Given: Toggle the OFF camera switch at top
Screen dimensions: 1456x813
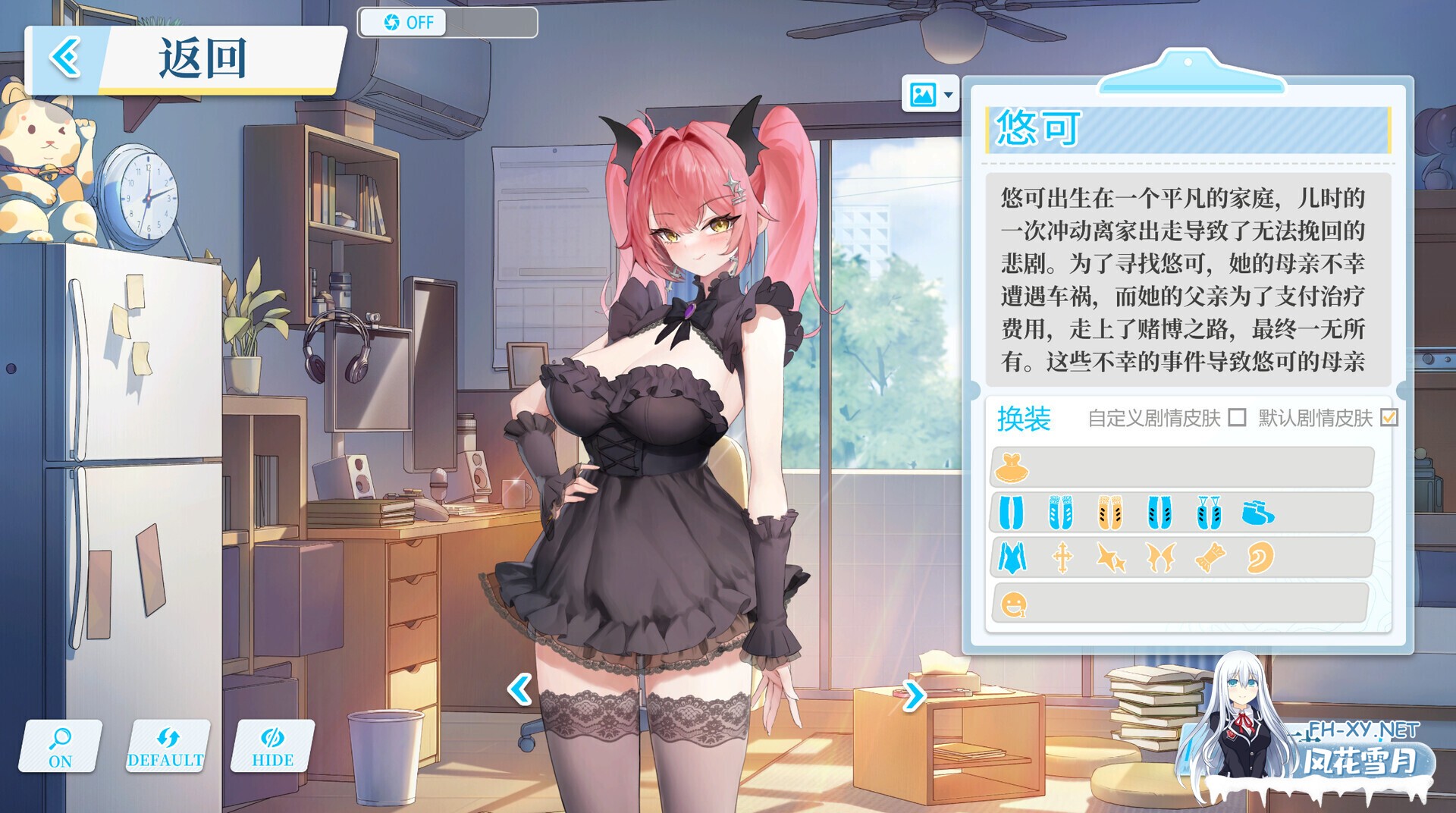Looking at the screenshot, I should pyautogui.click(x=403, y=23).
